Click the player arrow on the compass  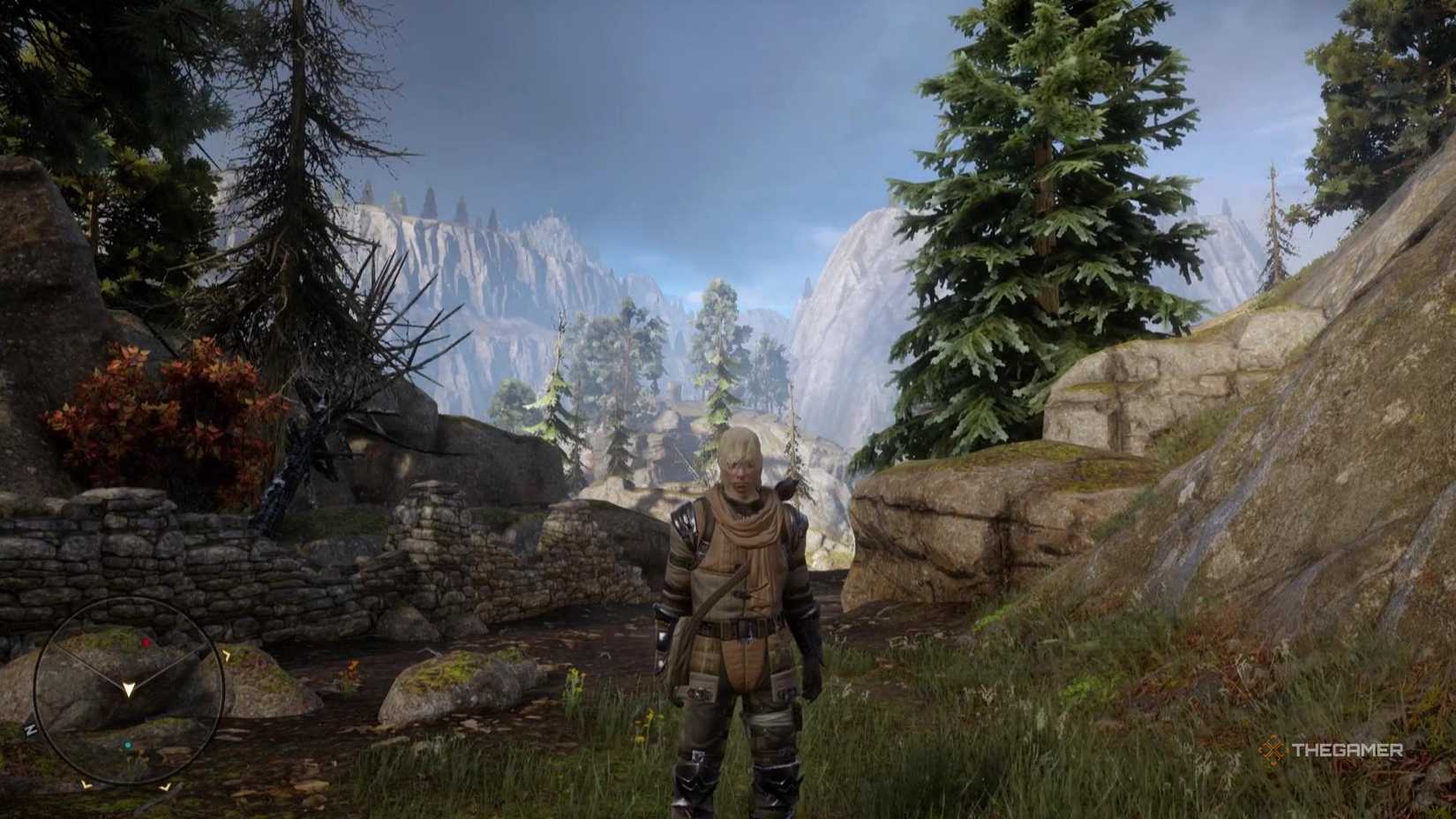tap(129, 689)
